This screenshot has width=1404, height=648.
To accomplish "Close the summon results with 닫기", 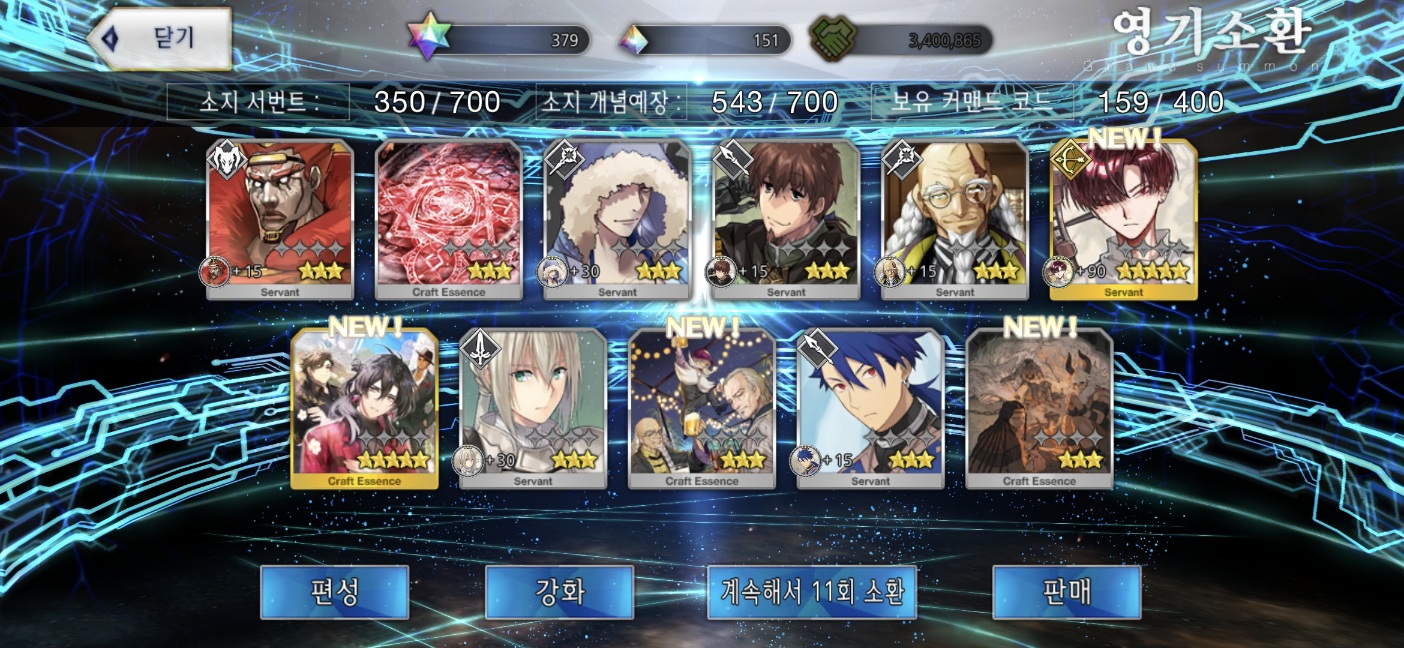I will pos(160,38).
